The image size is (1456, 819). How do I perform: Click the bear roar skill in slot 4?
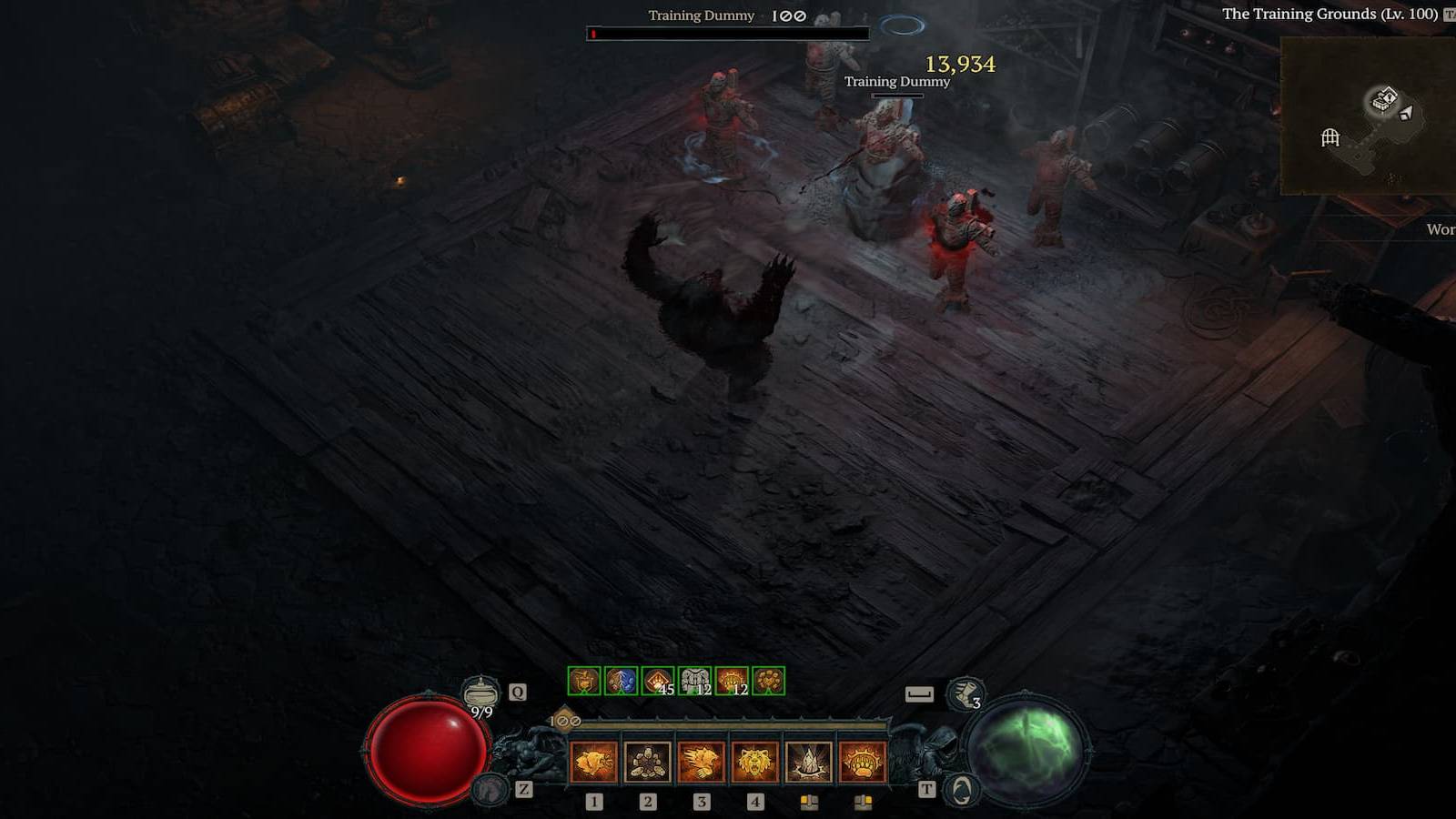[x=755, y=761]
